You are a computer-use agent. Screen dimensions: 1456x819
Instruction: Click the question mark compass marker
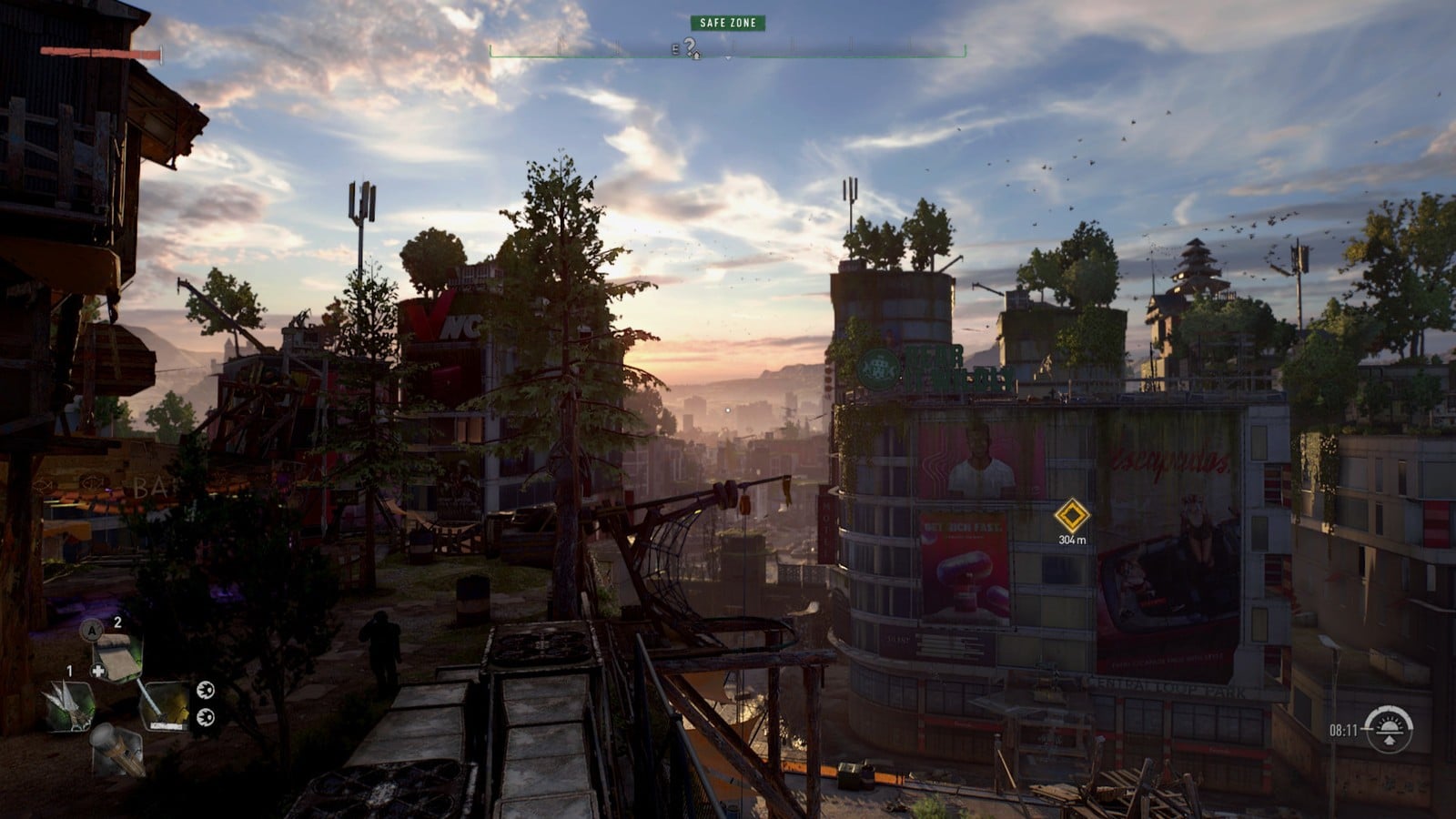(691, 47)
